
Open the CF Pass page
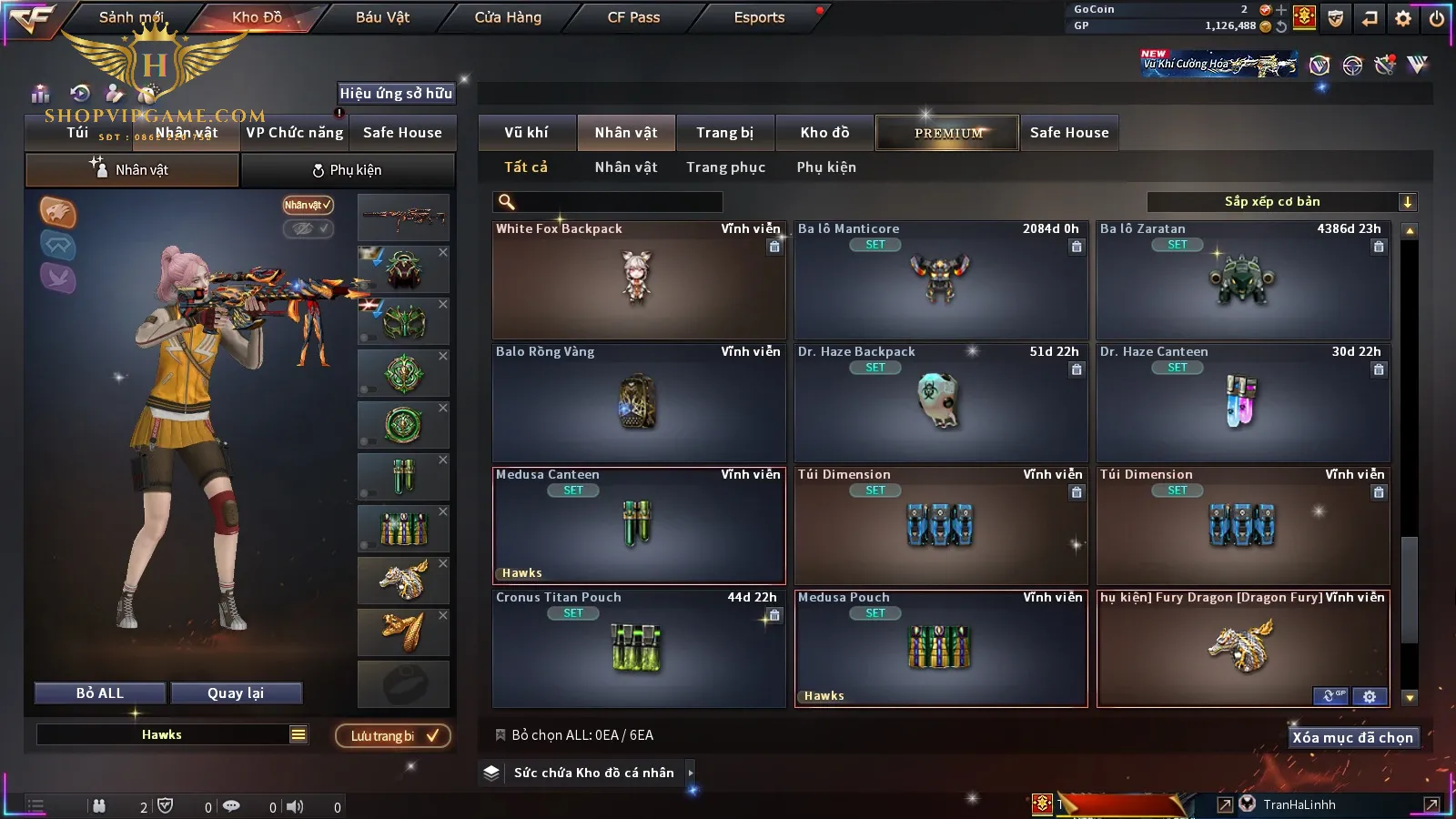633,17
